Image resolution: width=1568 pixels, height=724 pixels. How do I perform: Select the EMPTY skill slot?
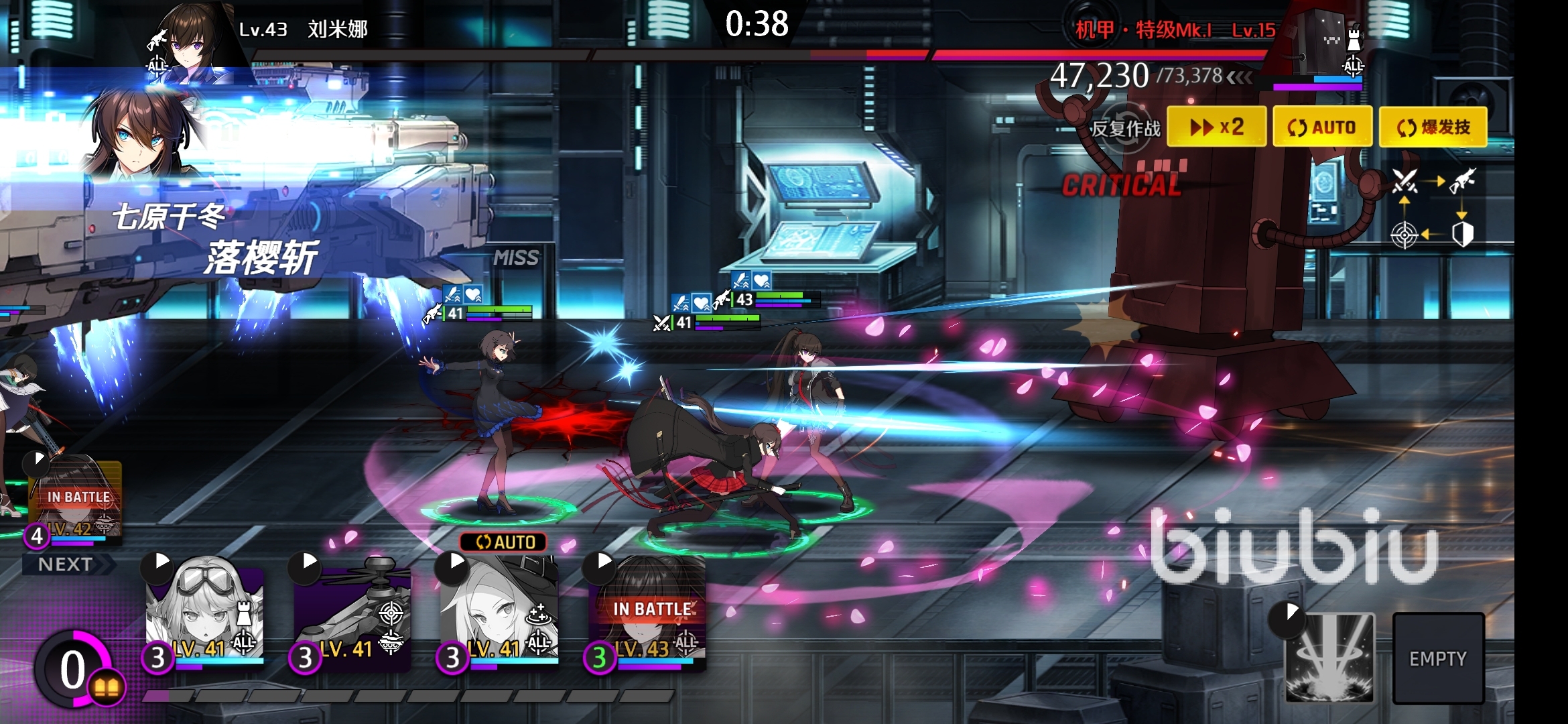(1438, 658)
